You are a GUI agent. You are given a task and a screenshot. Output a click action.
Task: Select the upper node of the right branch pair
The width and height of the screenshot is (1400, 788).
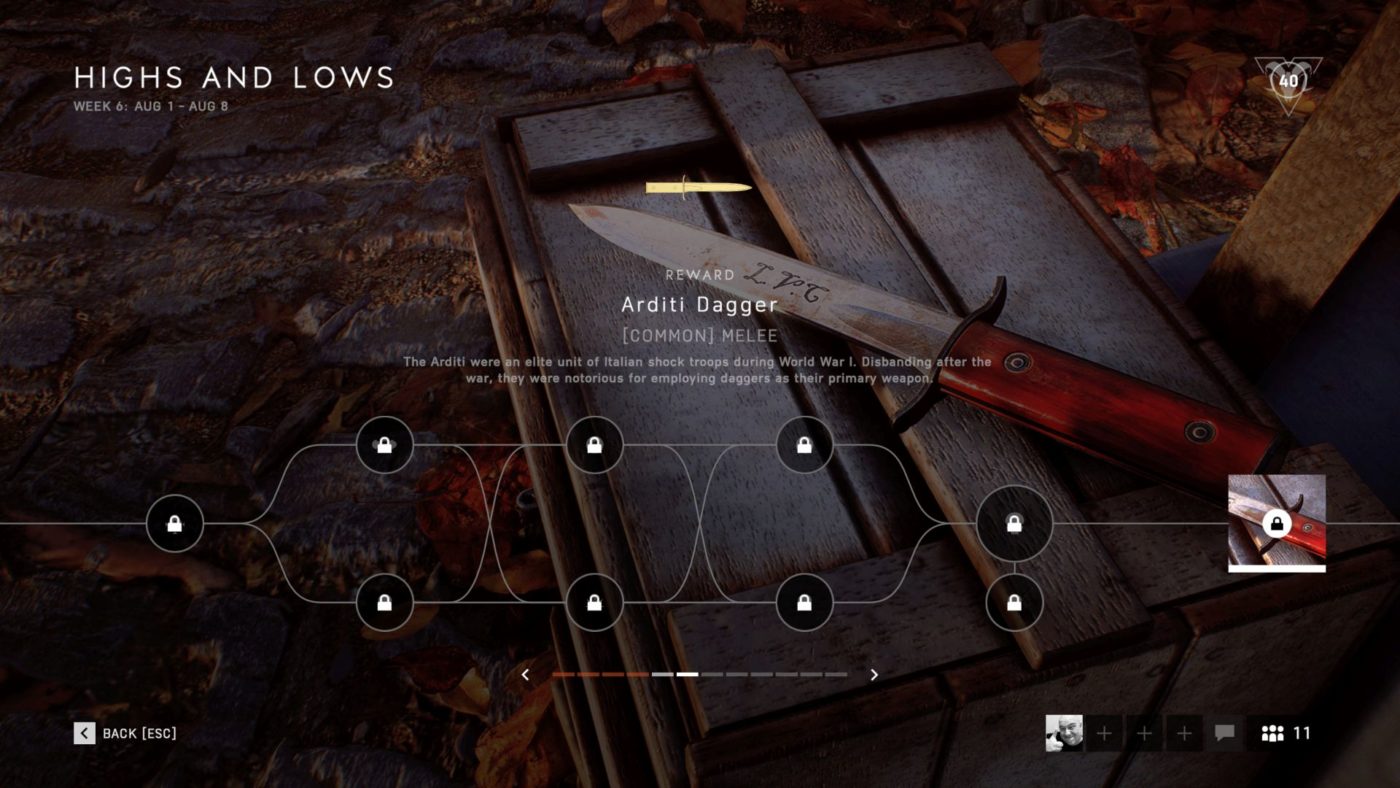(x=1014, y=523)
